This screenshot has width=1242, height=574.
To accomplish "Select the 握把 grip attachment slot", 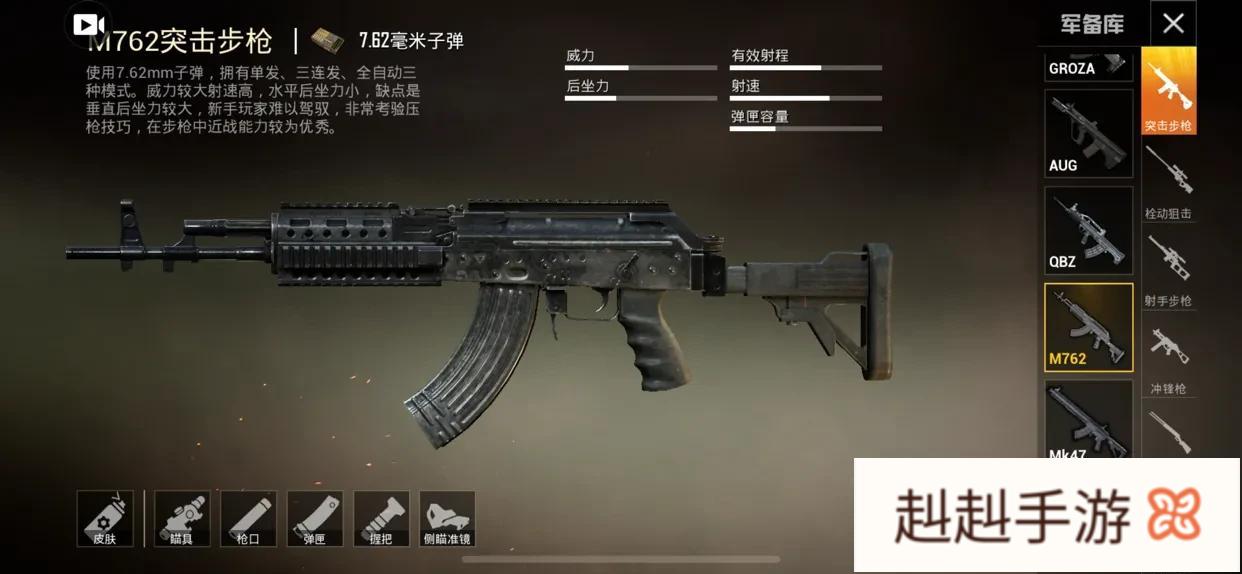I will [x=380, y=518].
